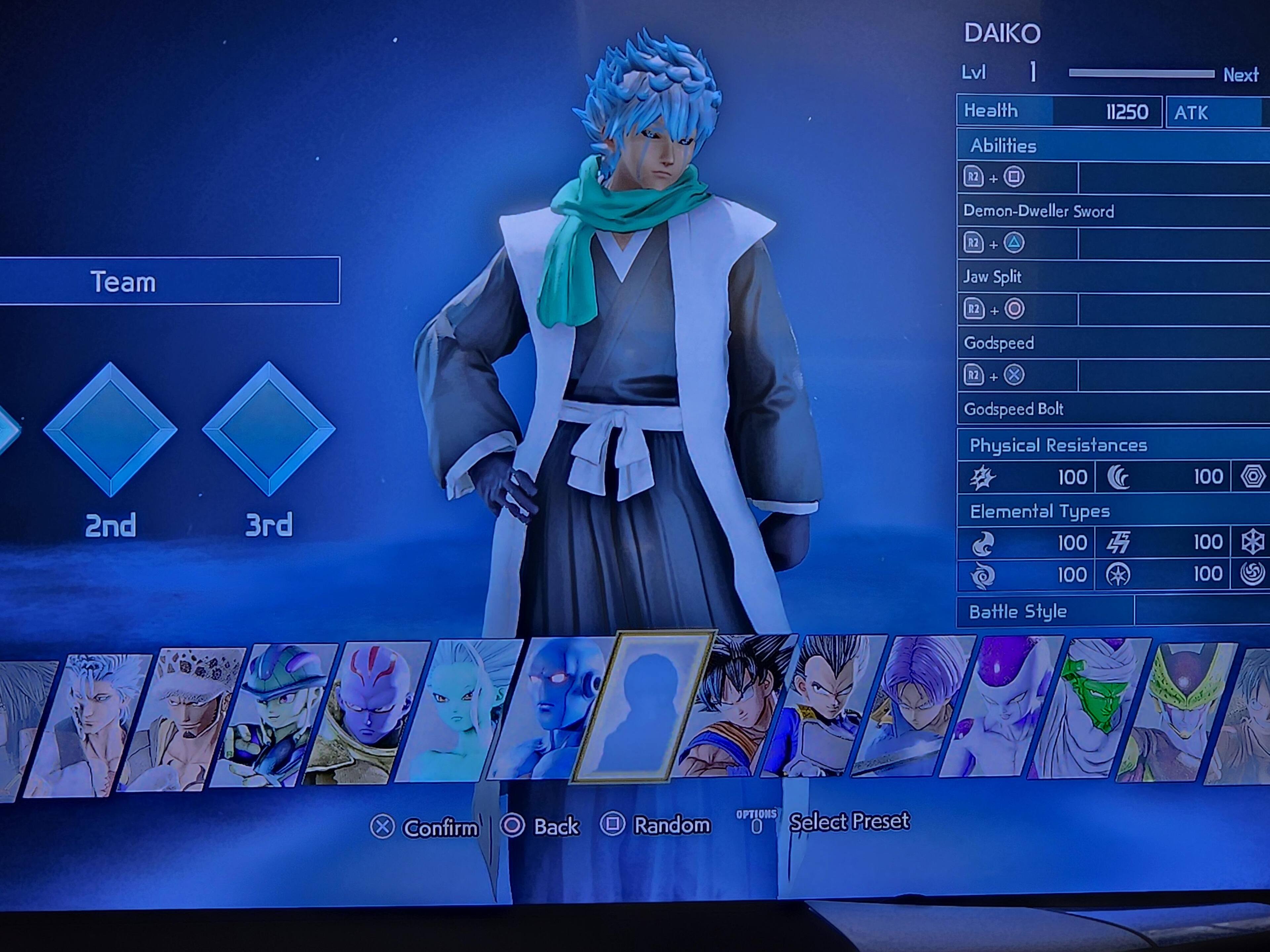Select the 2nd team member slot
This screenshot has height=952, width=1270.
[x=110, y=429]
